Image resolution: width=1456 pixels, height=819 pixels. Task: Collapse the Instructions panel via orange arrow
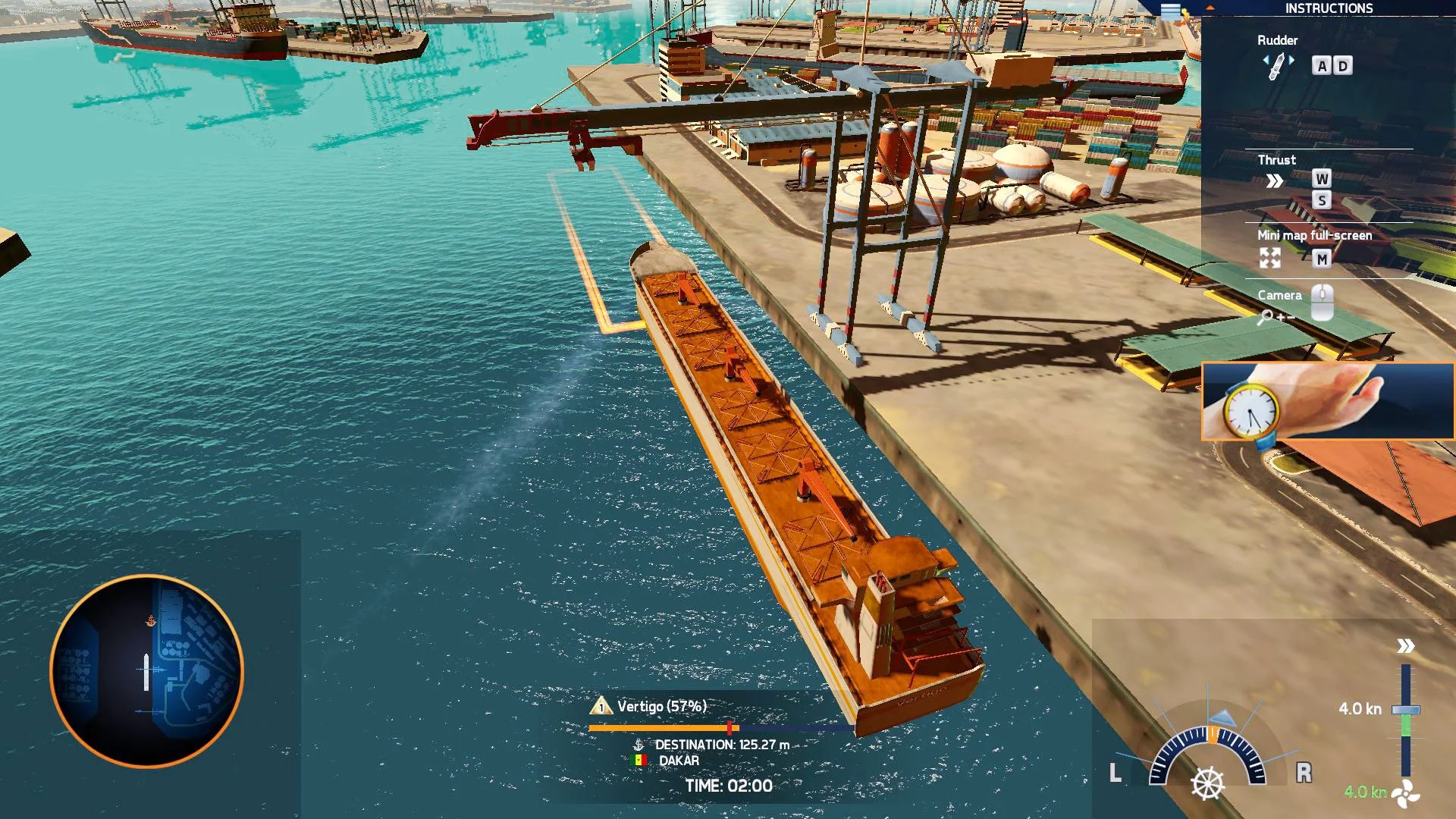tap(1210, 8)
